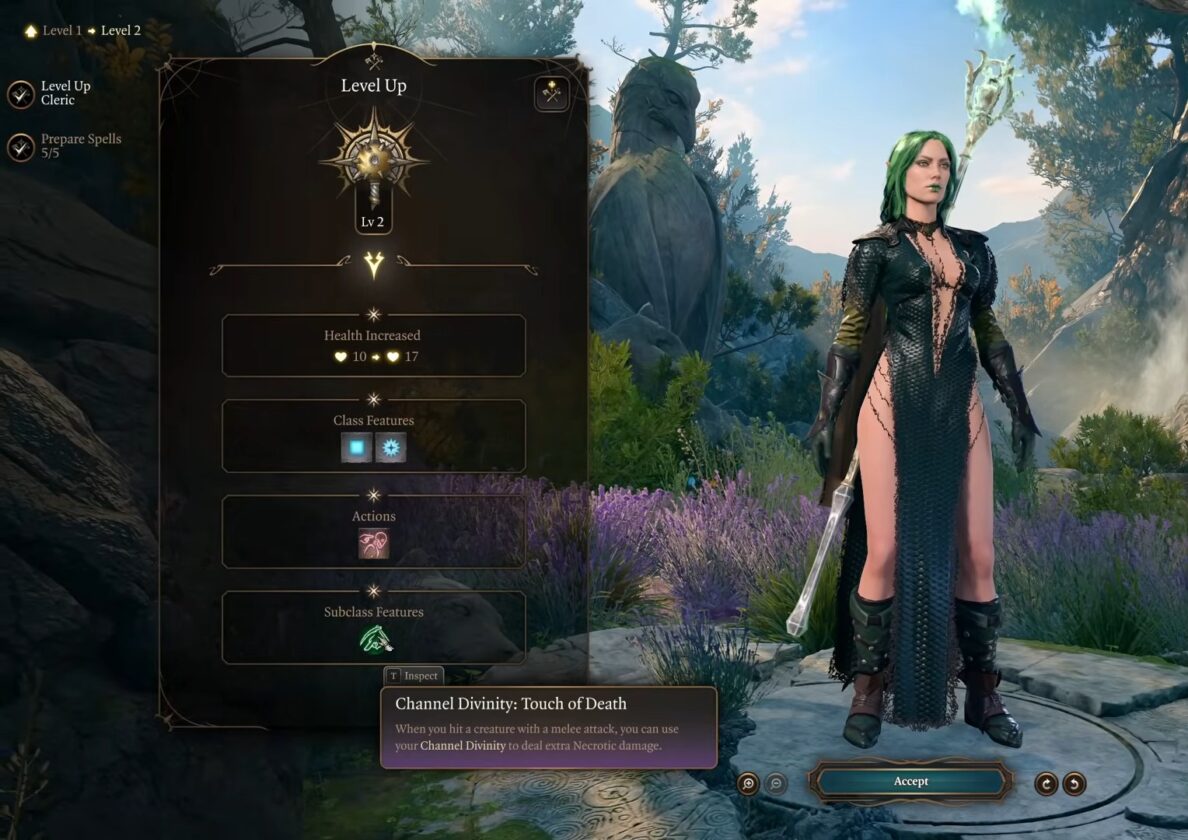Accept the level up
Screen dimensions: 1188x840
coord(910,781)
